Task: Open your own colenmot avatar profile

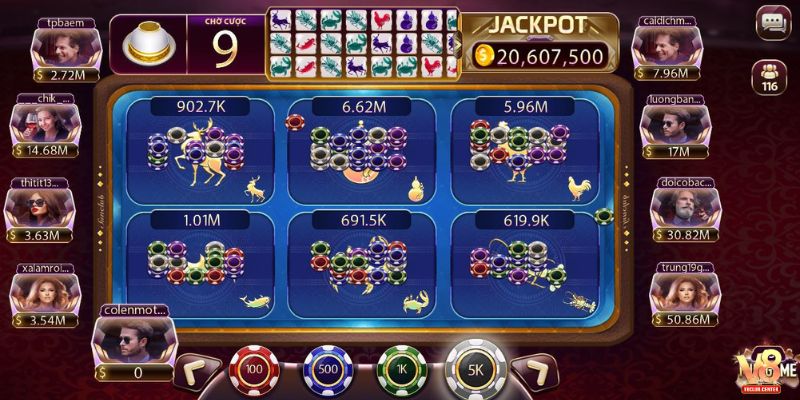Action: tap(133, 342)
